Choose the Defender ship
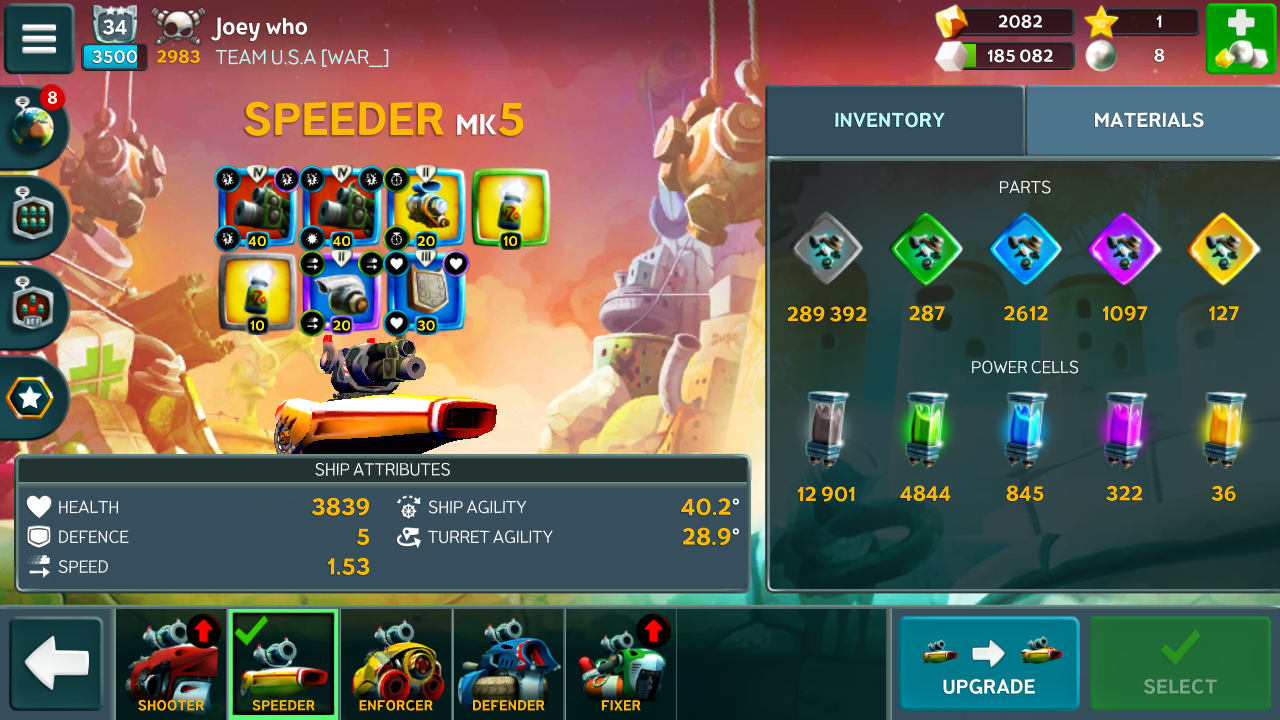Screen dimensions: 1280x720 click(x=508, y=664)
